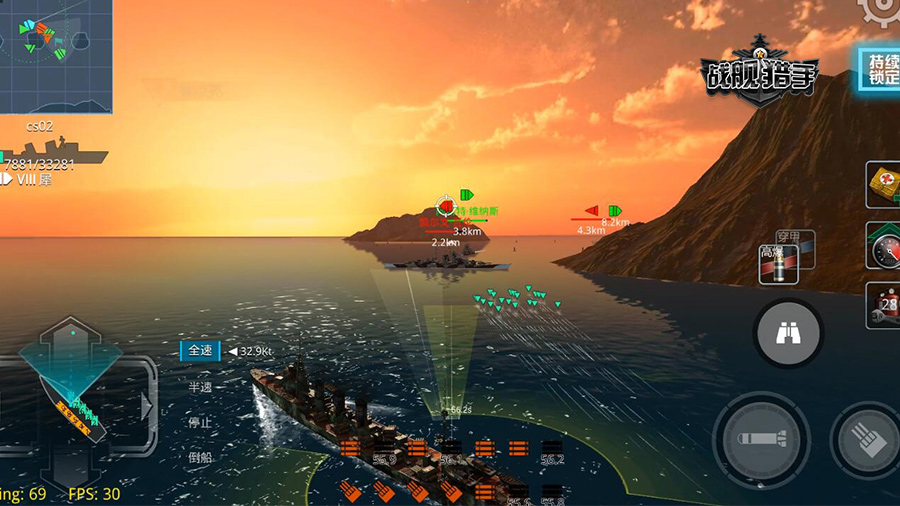Image resolution: width=900 pixels, height=506 pixels.
Task: Toggle the 持续锁定 continuous lock button
Action: tap(877, 69)
